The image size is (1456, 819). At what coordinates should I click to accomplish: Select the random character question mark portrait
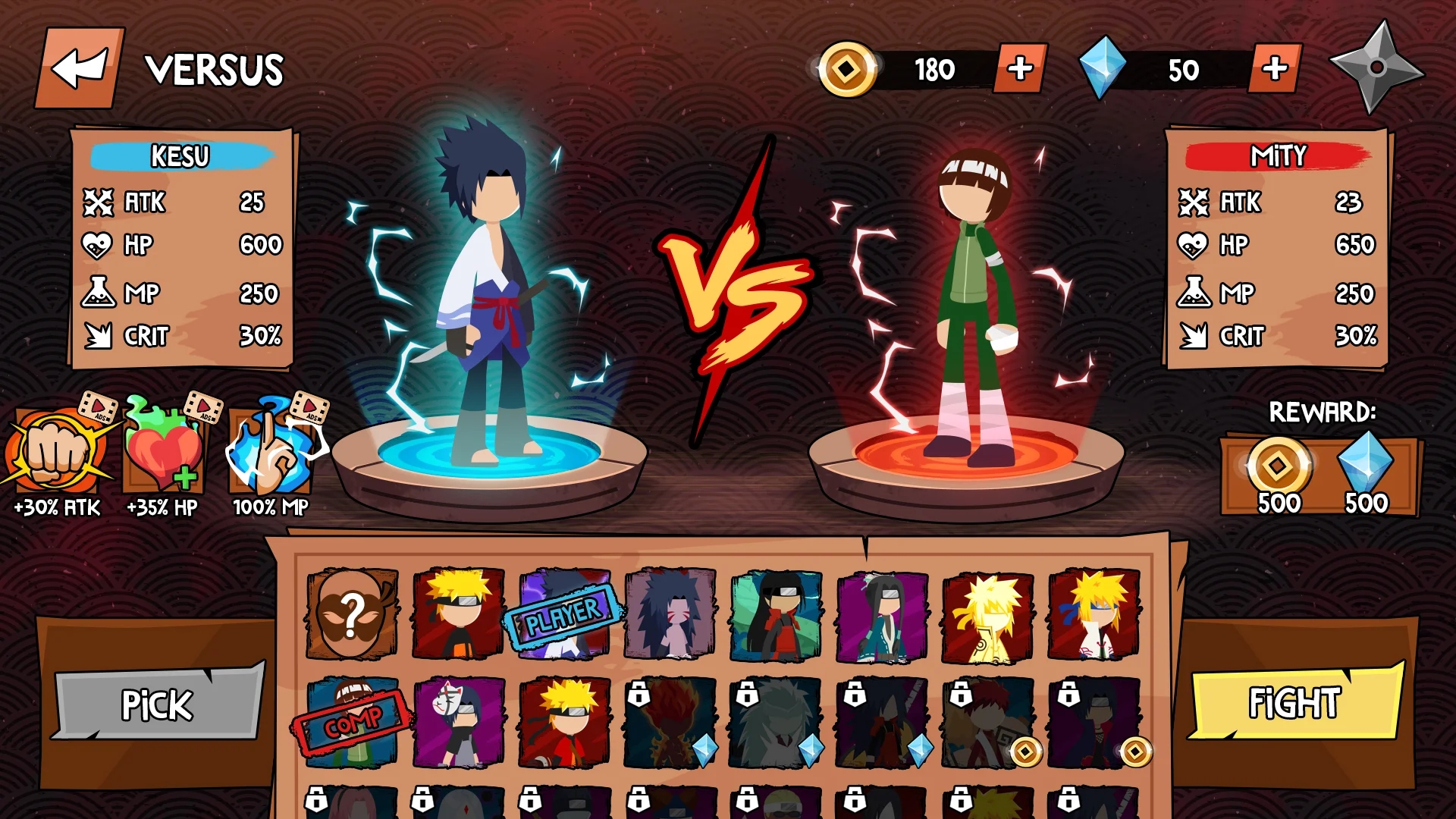coord(350,616)
